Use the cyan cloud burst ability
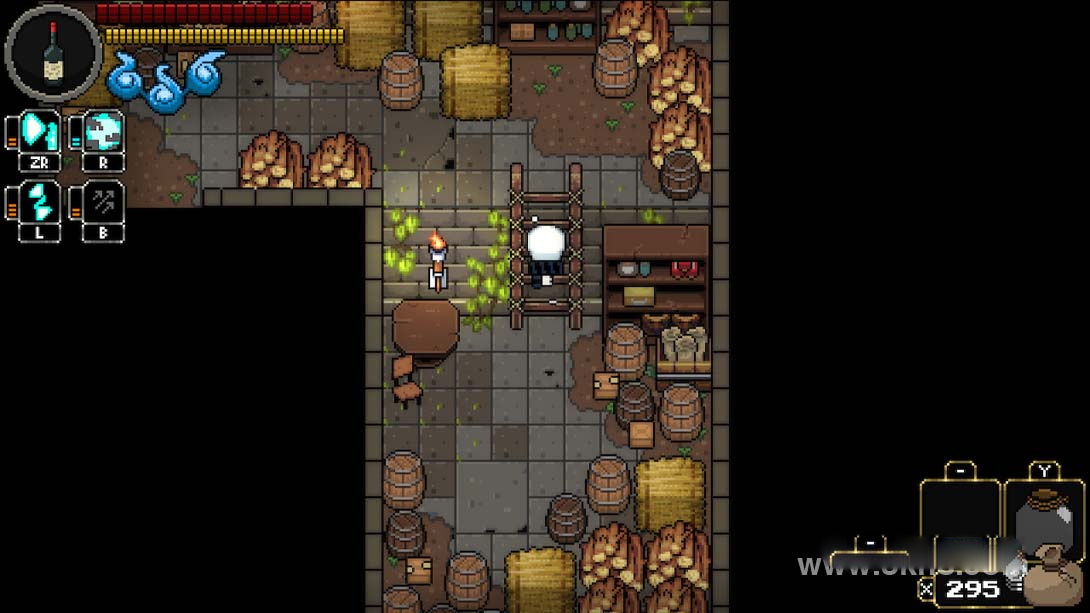The width and height of the screenshot is (1090, 613). 103,132
